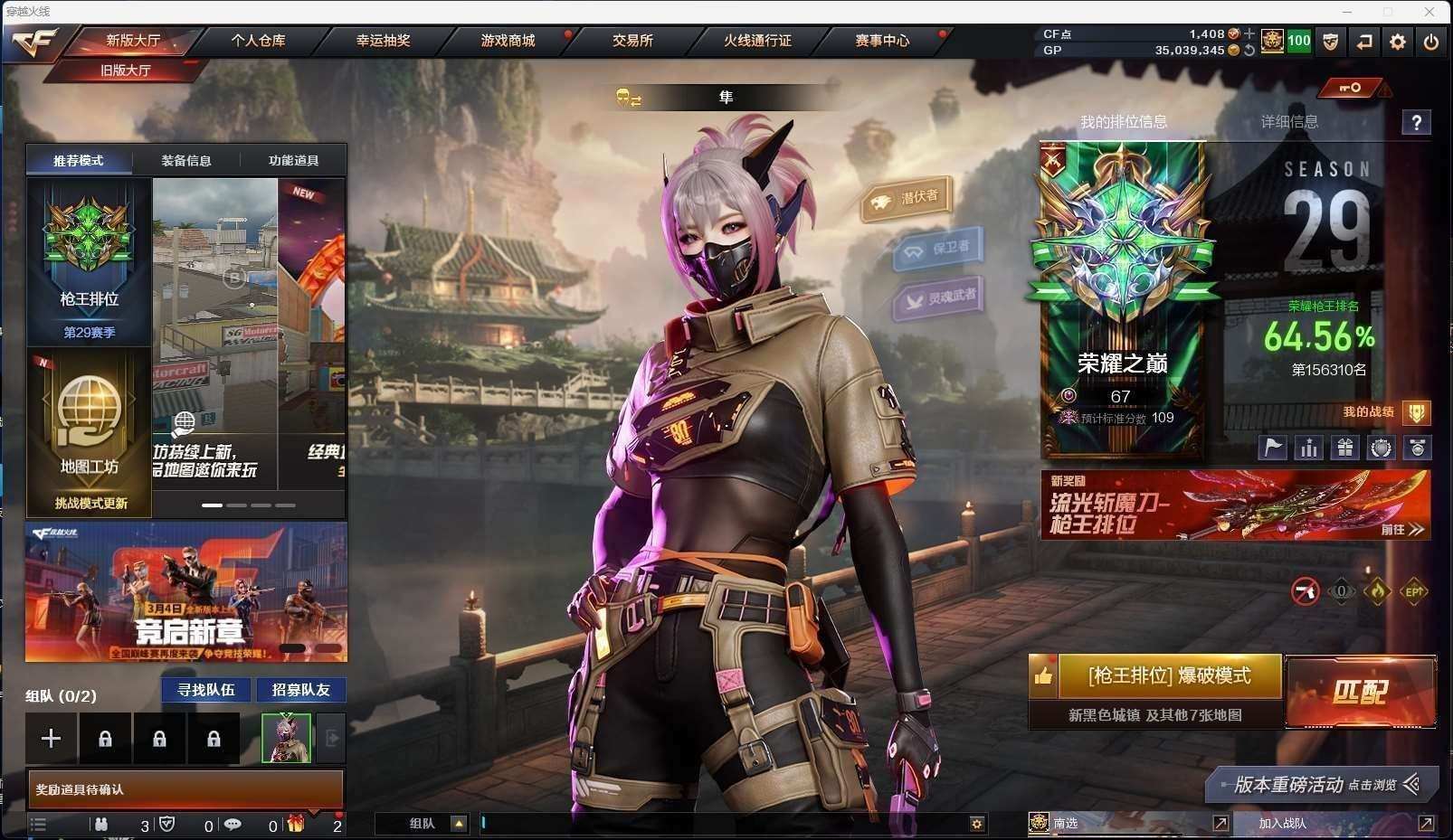
Task: Open the 地图工坊 map workshop tile
Action: pos(89,429)
